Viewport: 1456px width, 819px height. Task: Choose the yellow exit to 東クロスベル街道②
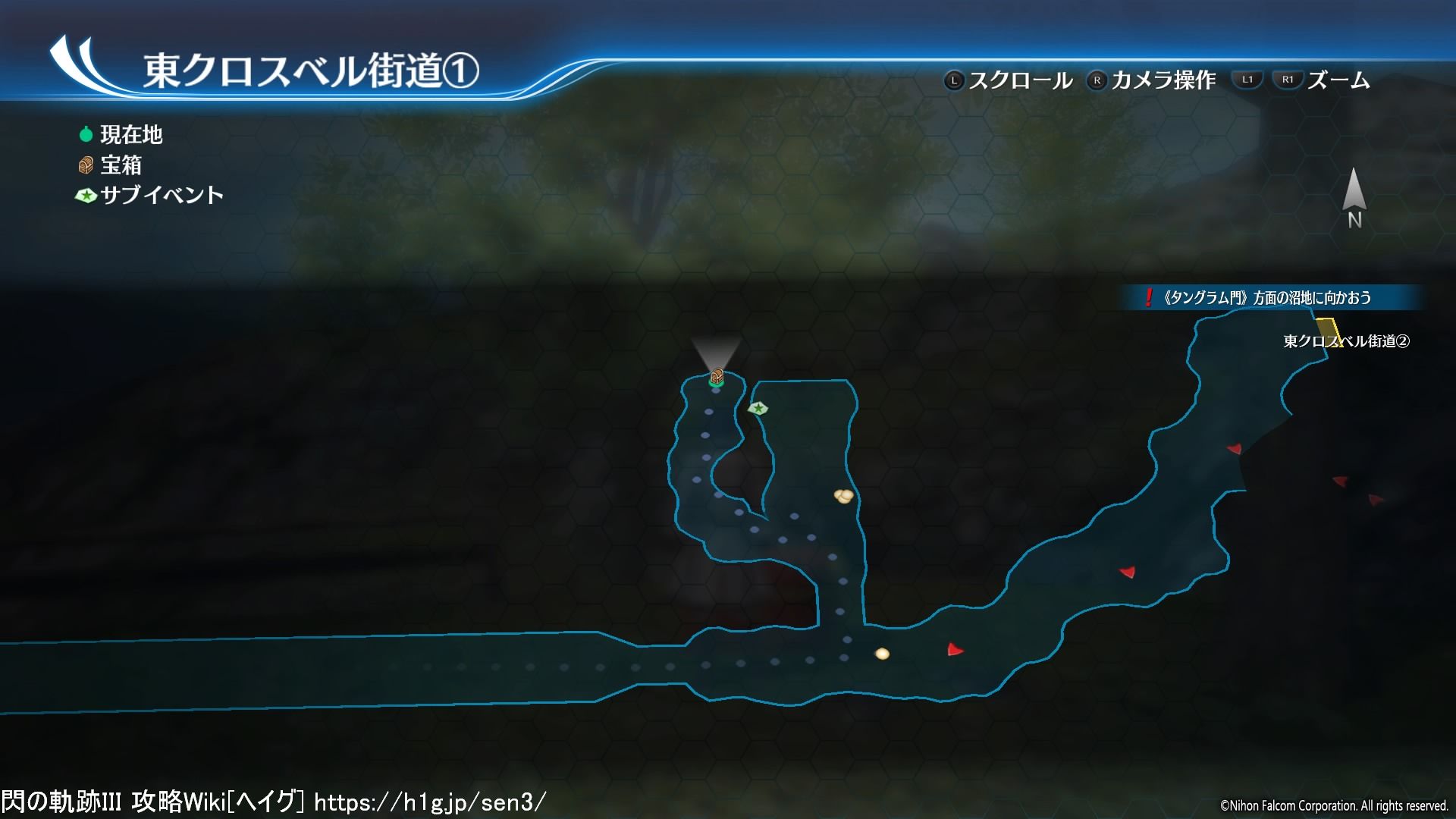click(x=1329, y=331)
